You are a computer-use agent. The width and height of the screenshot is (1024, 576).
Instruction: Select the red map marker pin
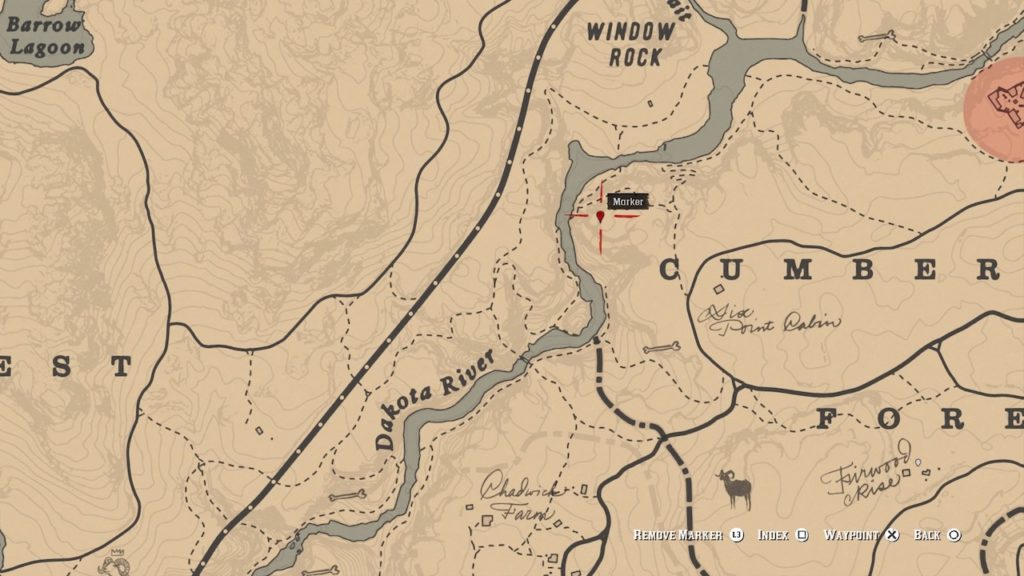click(600, 215)
